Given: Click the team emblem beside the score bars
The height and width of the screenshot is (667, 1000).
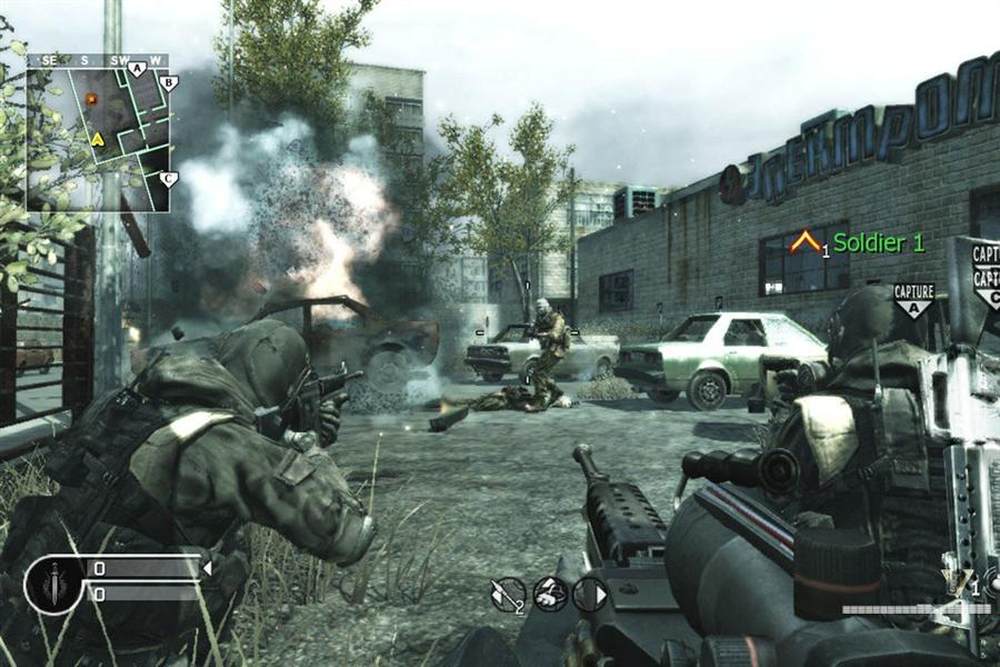Looking at the screenshot, I should [53, 582].
